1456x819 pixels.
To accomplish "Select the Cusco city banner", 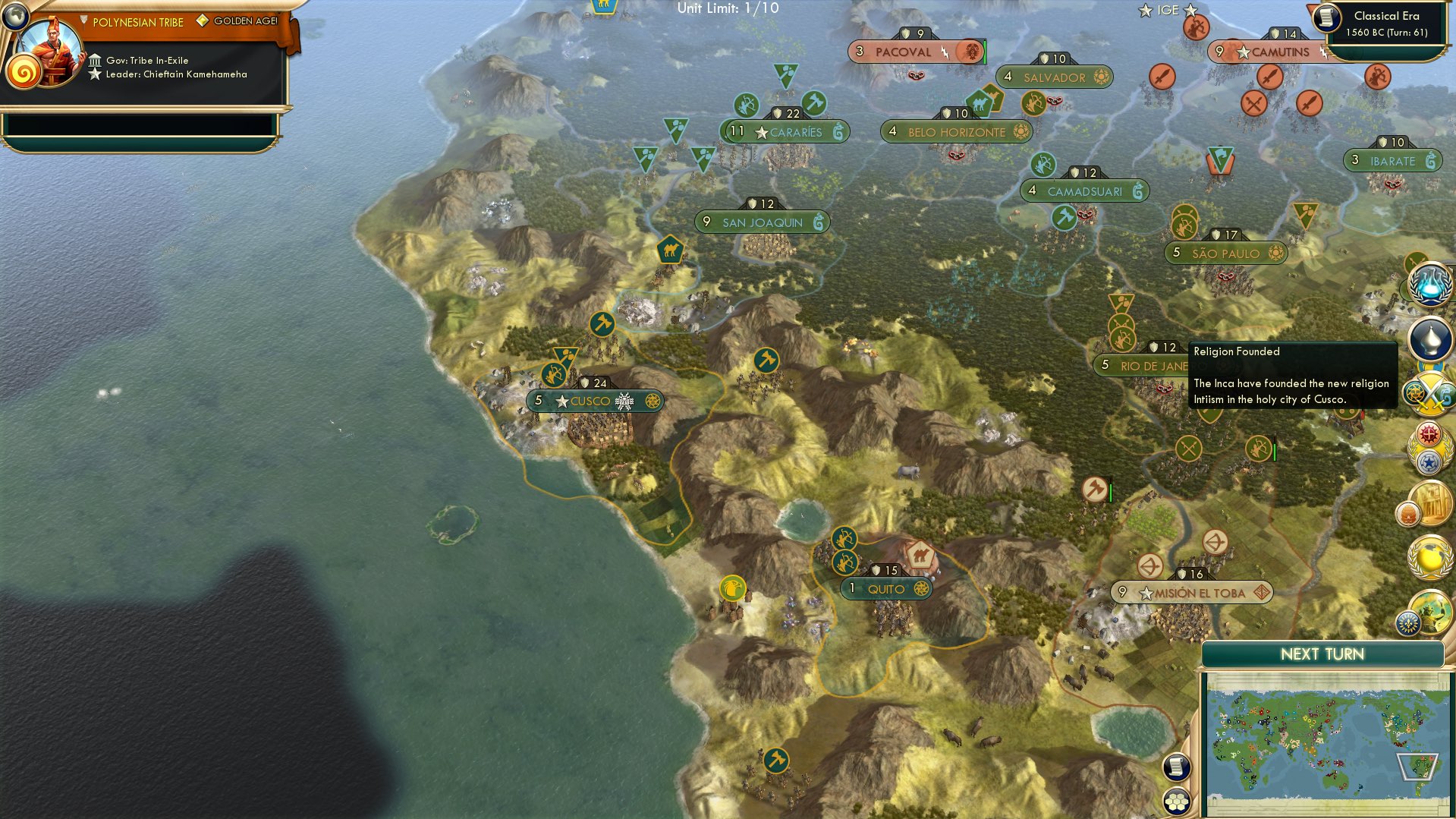I will coord(596,401).
